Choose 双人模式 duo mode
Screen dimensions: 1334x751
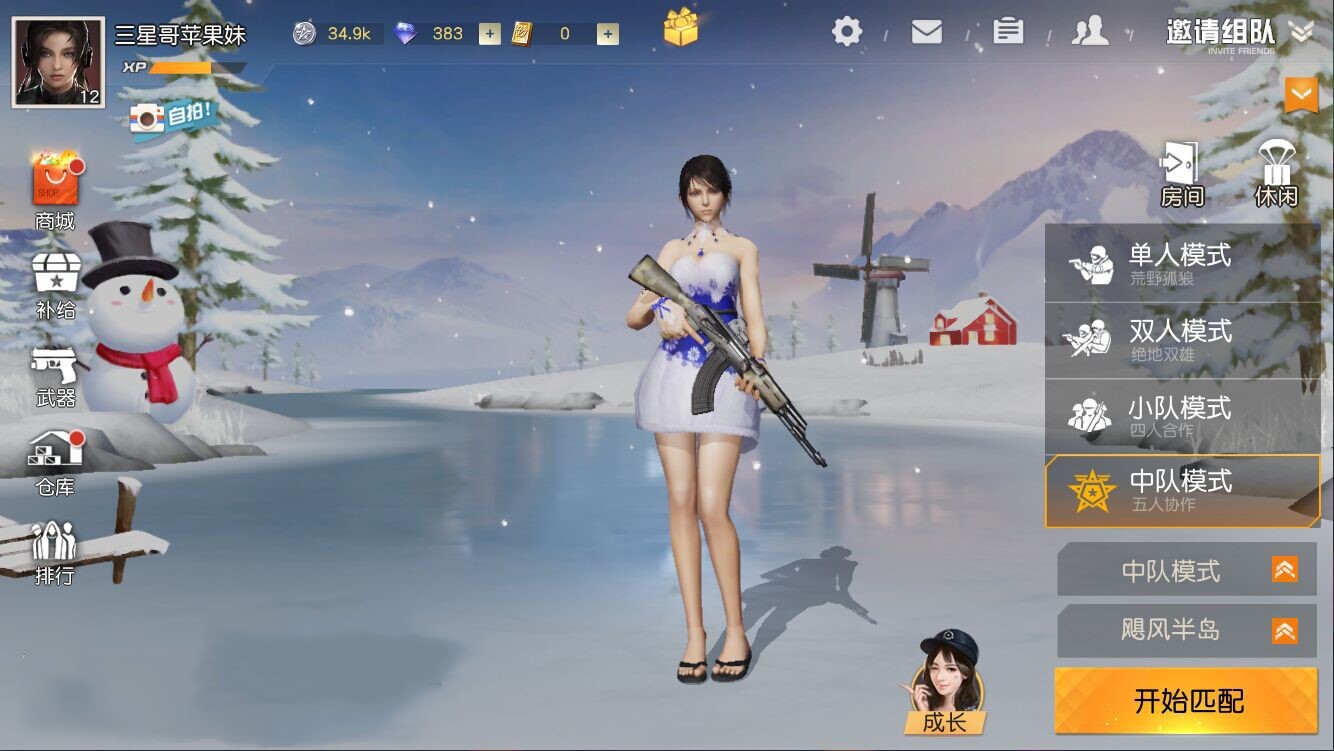(x=1182, y=340)
